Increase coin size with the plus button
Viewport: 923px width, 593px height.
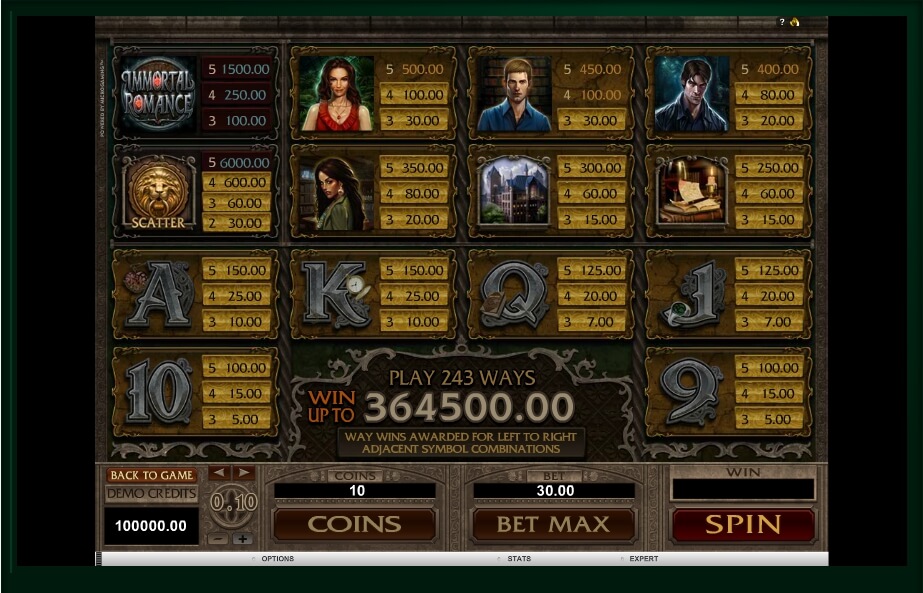pyautogui.click(x=242, y=538)
